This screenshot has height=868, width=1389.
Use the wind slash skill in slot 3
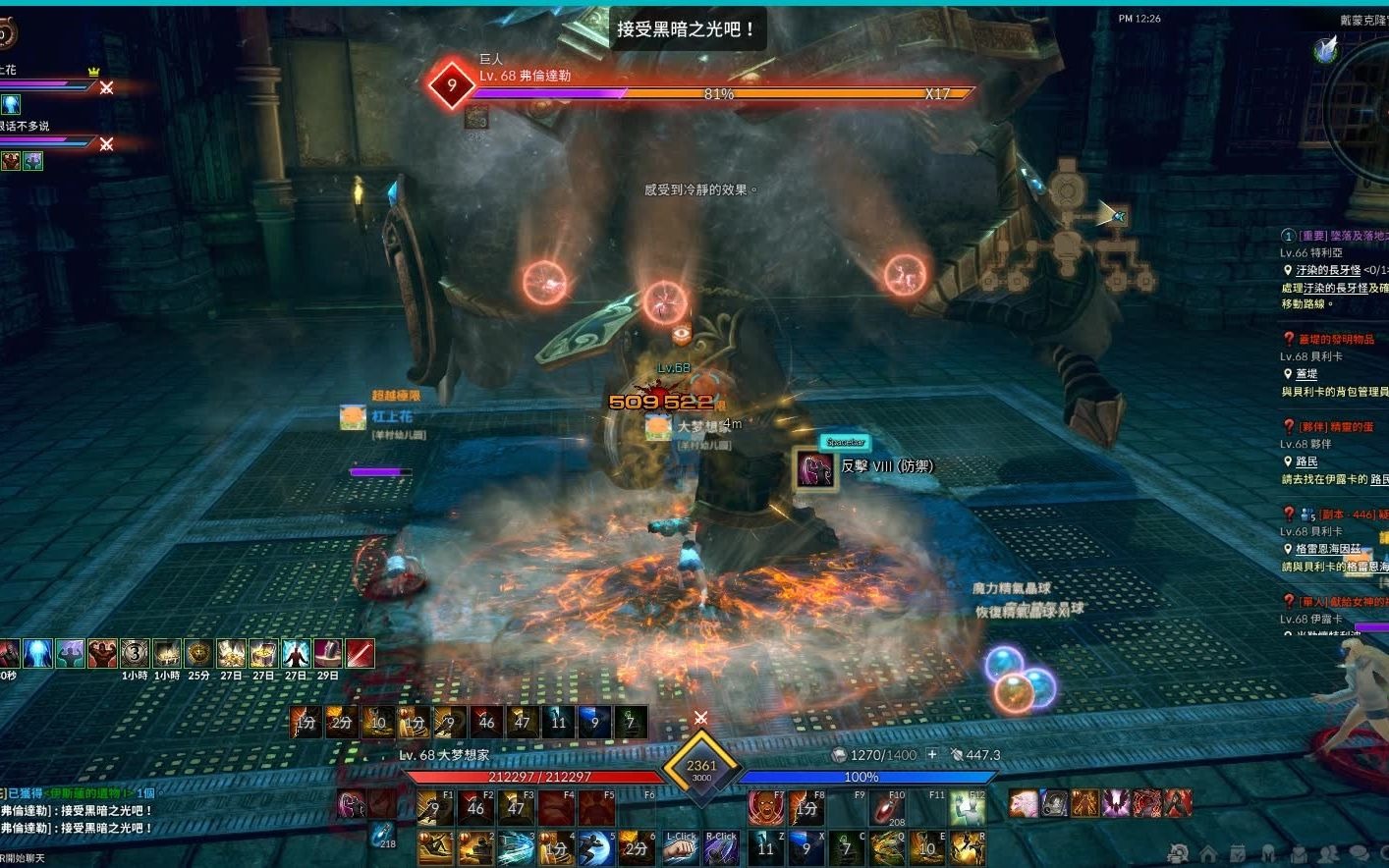coord(515,848)
